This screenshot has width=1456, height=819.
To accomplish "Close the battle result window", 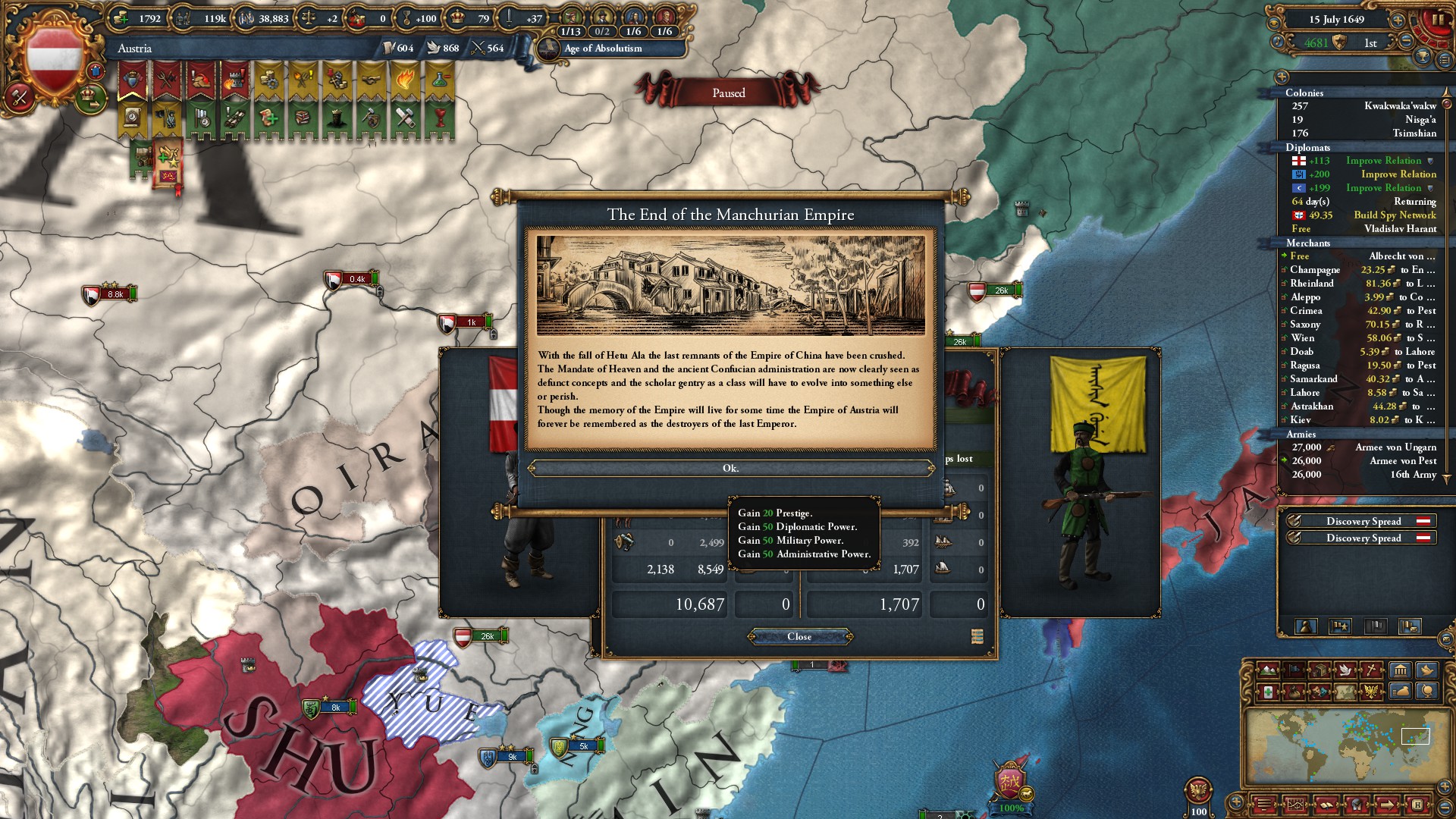I will pyautogui.click(x=799, y=637).
